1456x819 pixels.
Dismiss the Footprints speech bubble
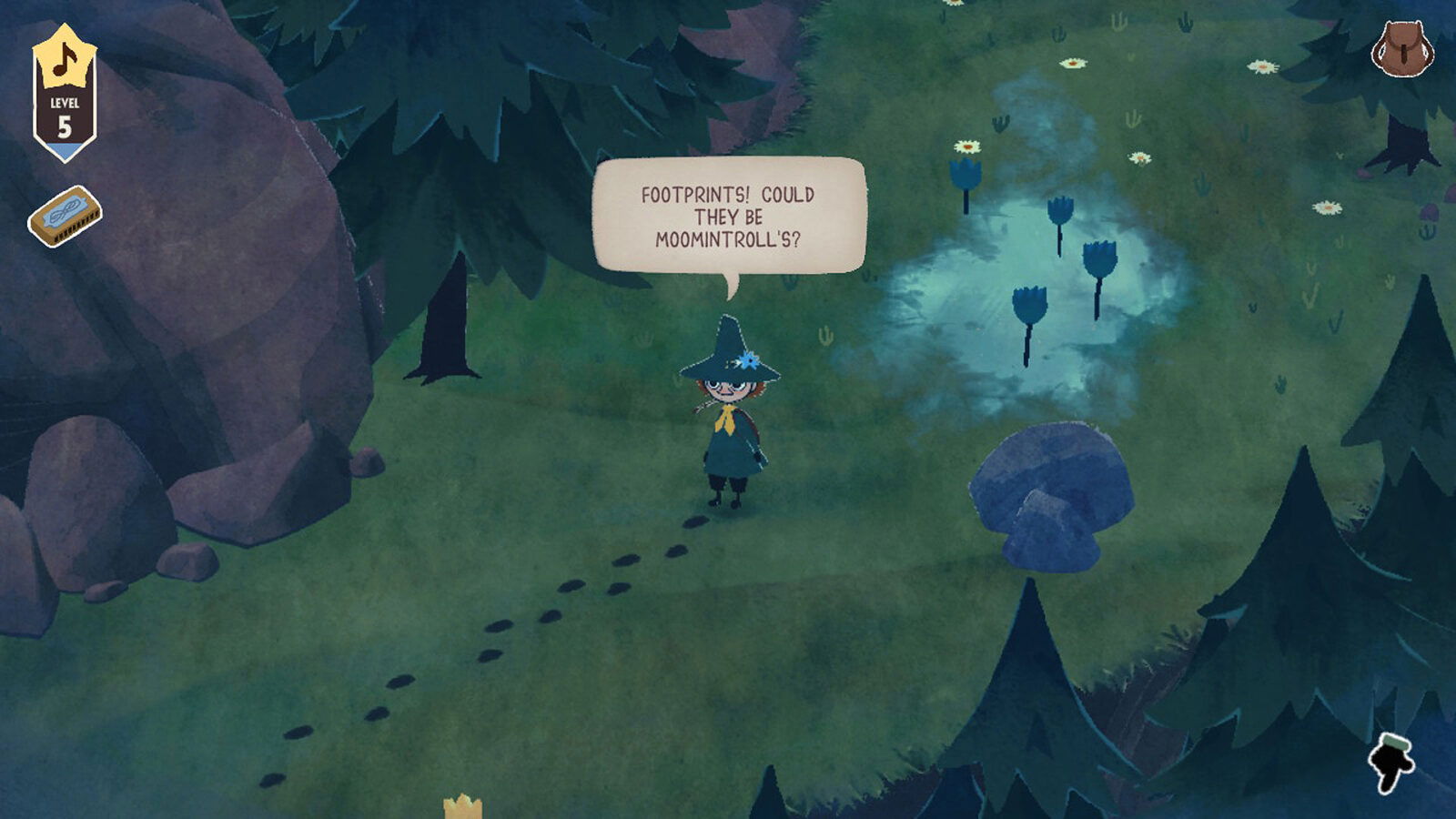[x=728, y=214]
